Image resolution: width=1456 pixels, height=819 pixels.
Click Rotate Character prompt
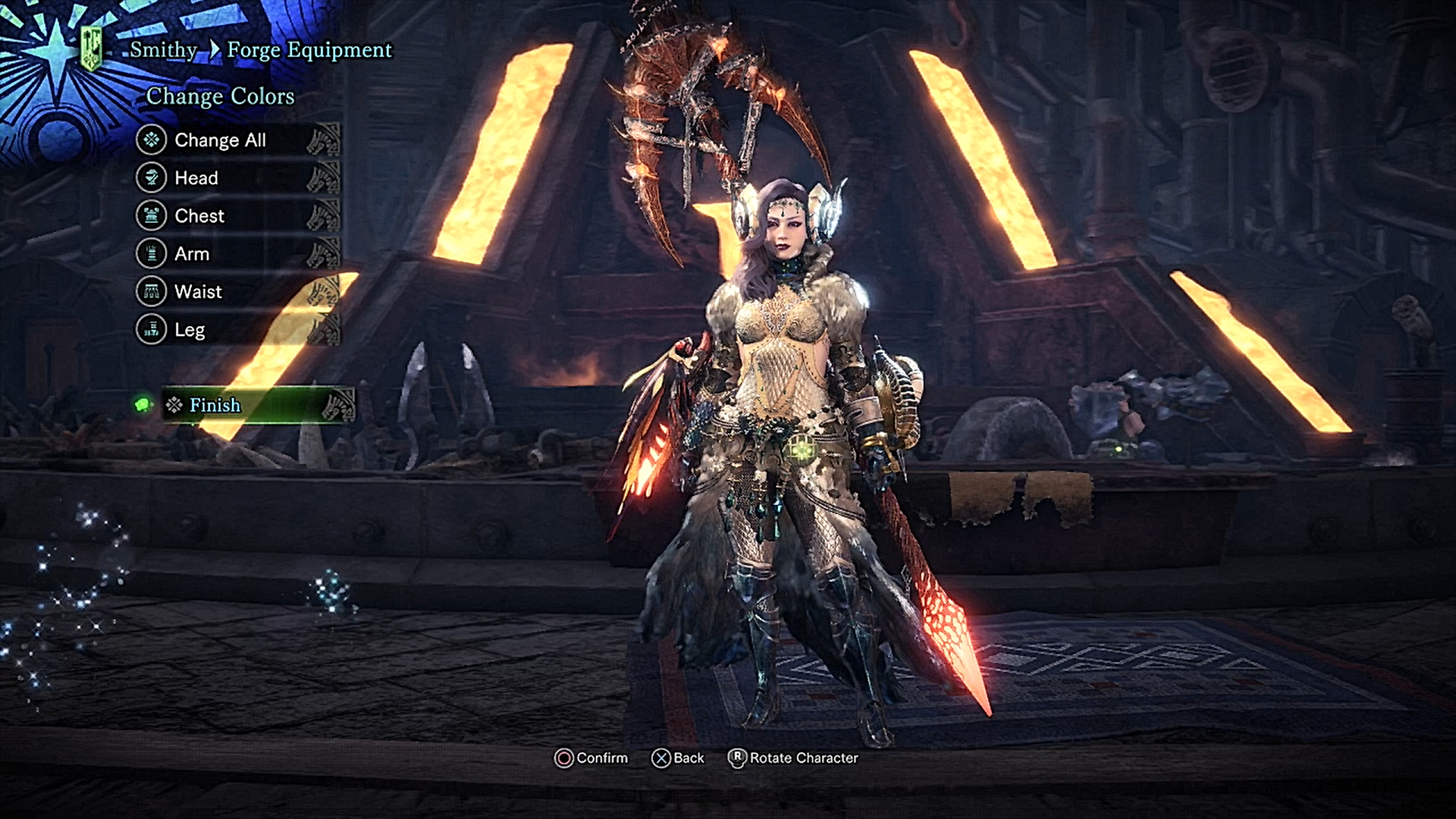click(802, 758)
